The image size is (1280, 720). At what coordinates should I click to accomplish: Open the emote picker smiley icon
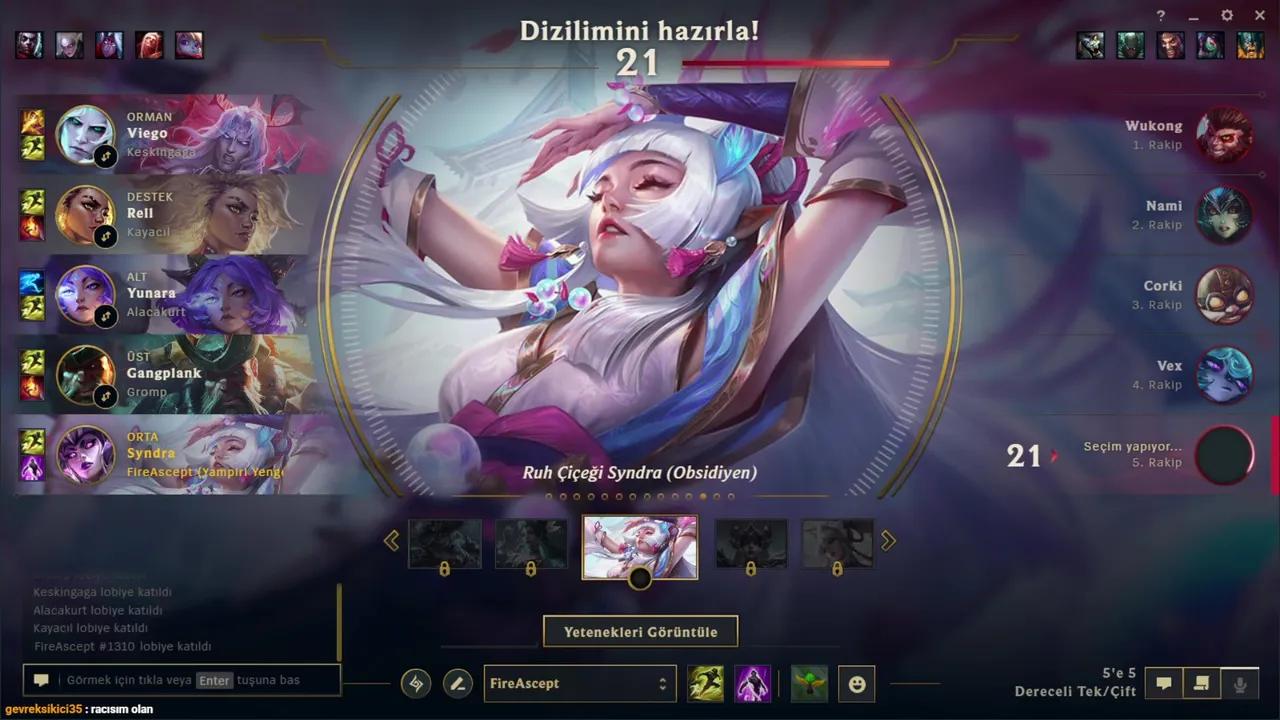pyautogui.click(x=857, y=683)
